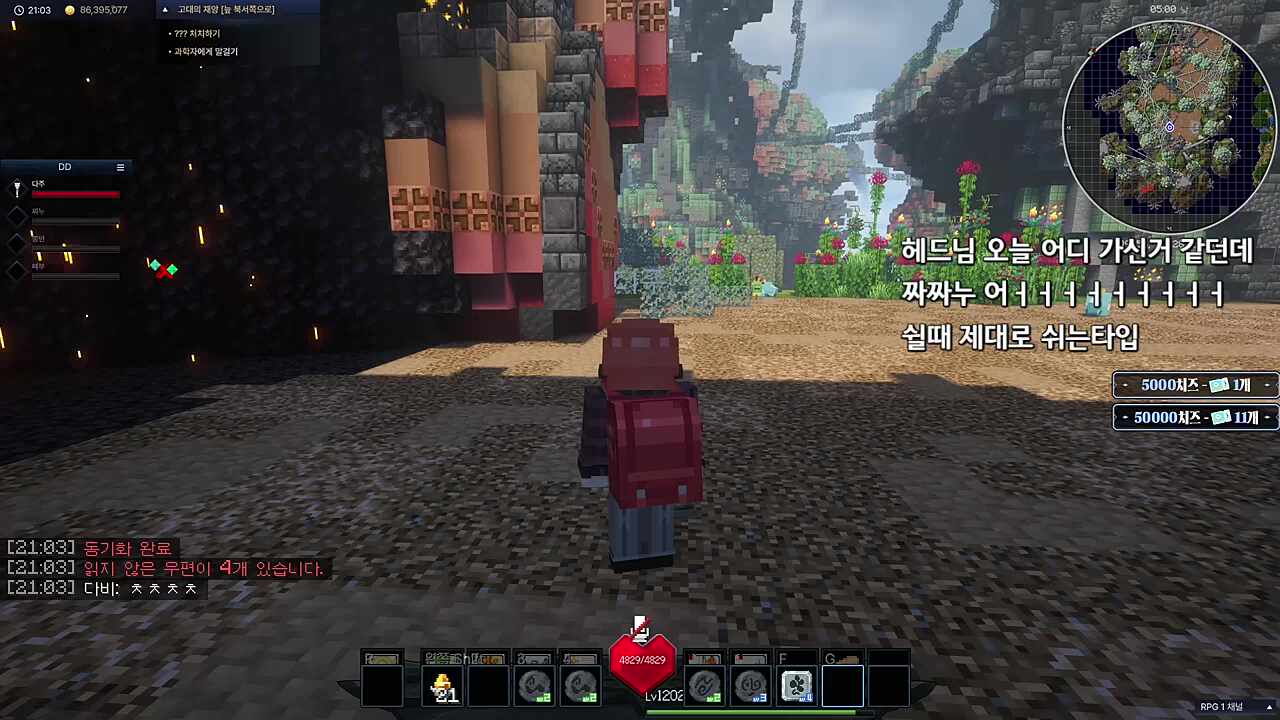
Task: Select the ??? 치치하기 quest objective
Action: tap(196, 32)
